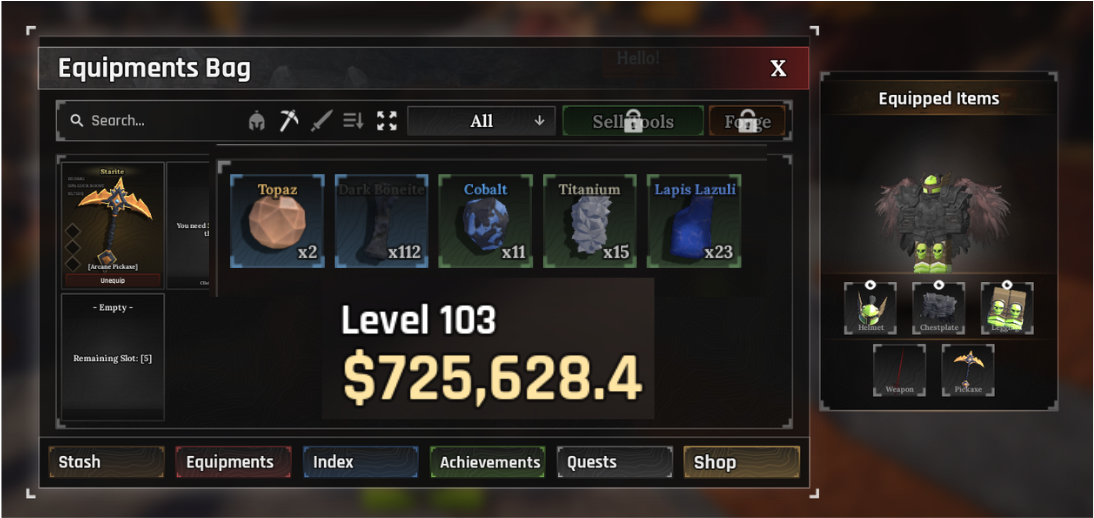Image resolution: width=1094 pixels, height=518 pixels.
Task: Open the All filter dropdown
Action: (481, 121)
